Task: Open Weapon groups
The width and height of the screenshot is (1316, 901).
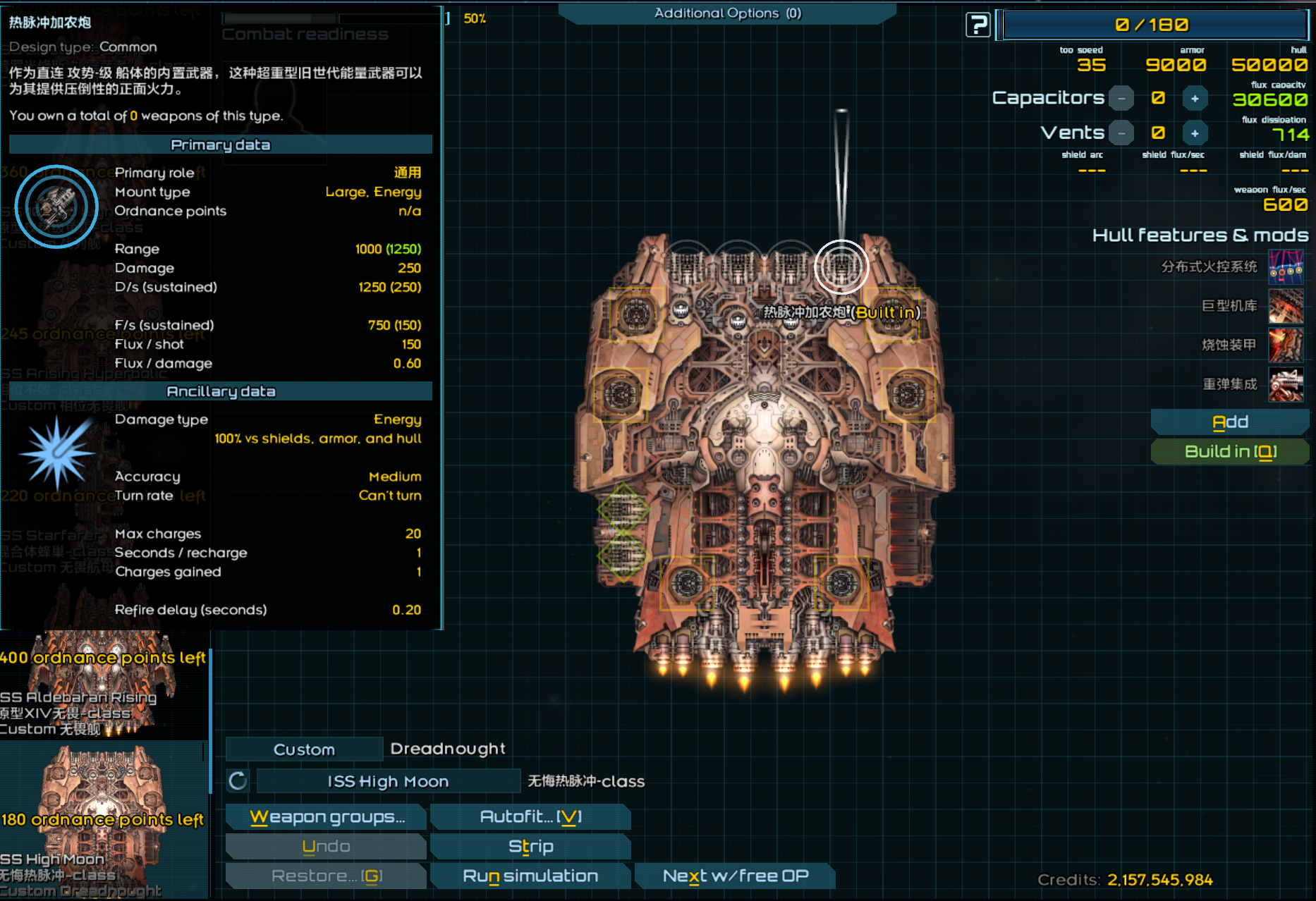Action: pyautogui.click(x=327, y=817)
